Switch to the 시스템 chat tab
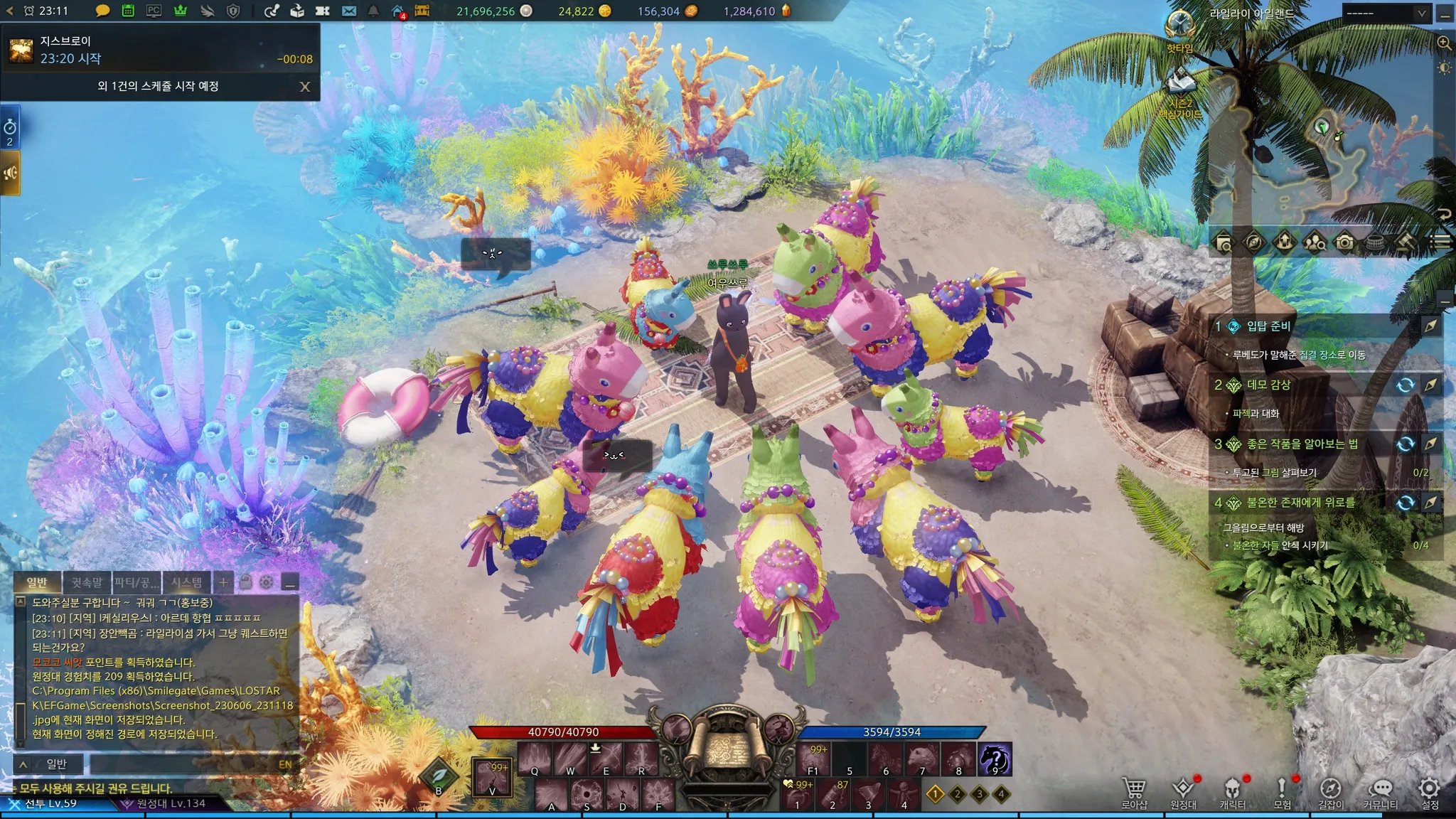Viewport: 1456px width, 819px height. pos(186,583)
